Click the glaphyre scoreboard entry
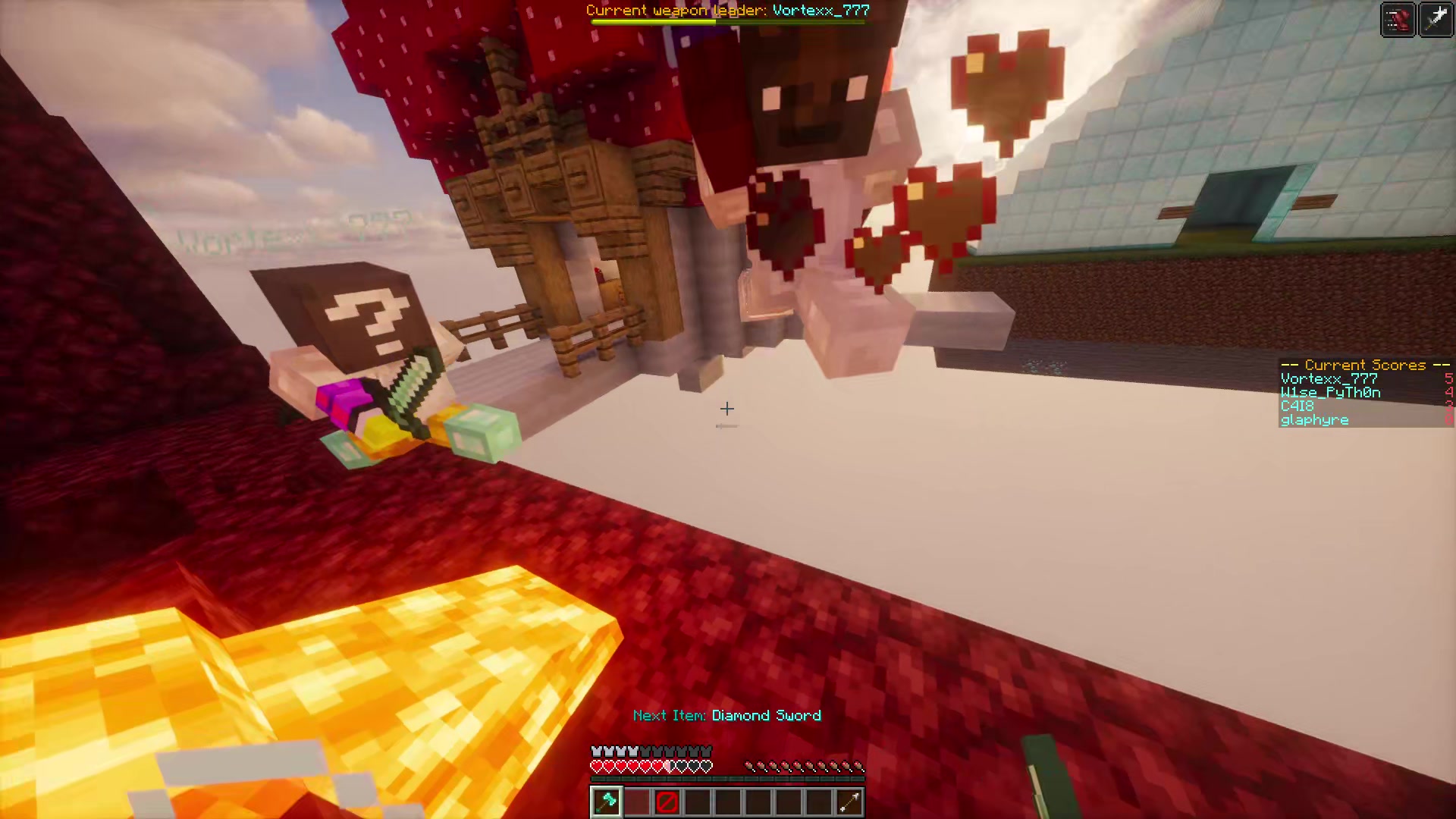 point(1314,419)
